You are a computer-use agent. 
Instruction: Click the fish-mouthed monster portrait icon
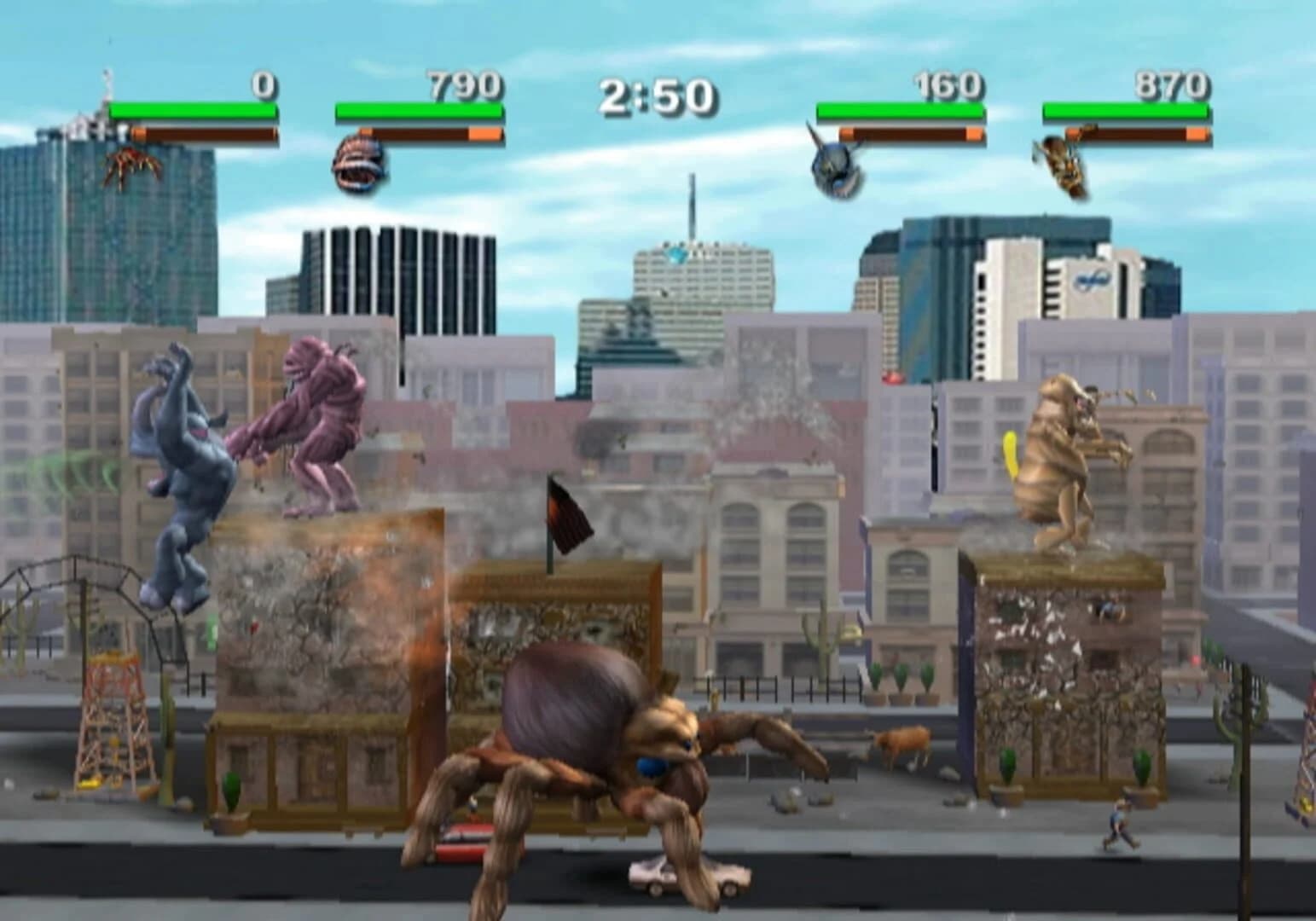(355, 162)
